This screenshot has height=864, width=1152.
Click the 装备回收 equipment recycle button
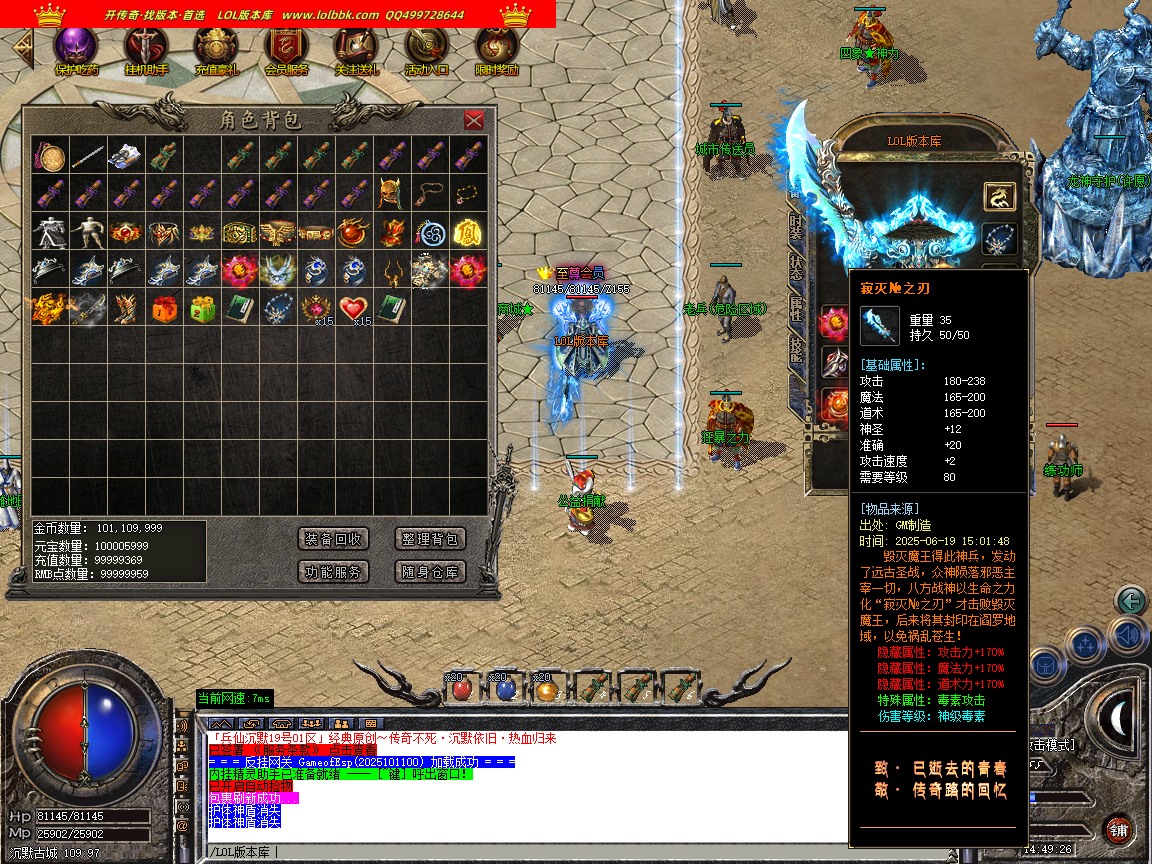click(334, 539)
